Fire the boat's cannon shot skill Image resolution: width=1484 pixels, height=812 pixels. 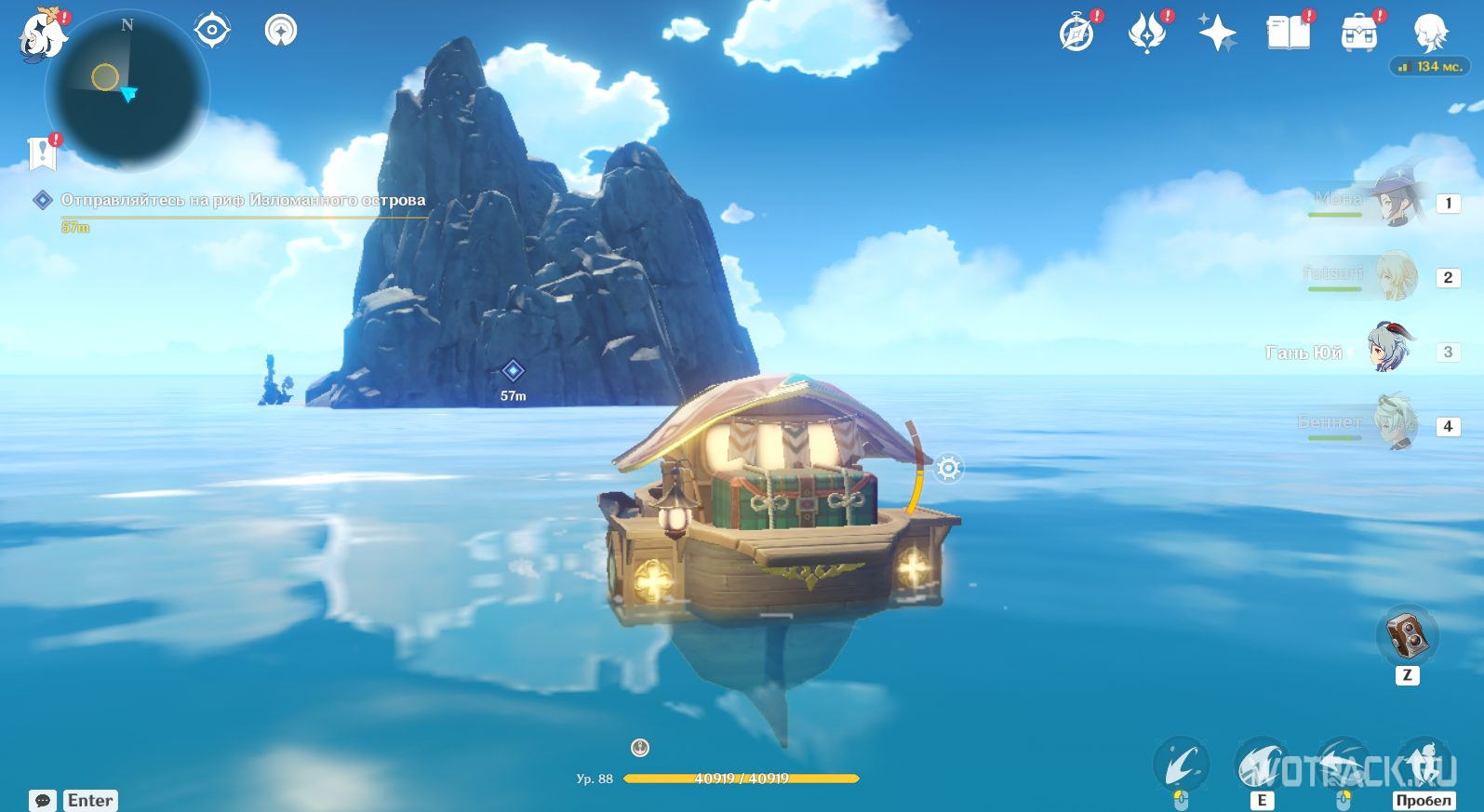(x=1181, y=765)
